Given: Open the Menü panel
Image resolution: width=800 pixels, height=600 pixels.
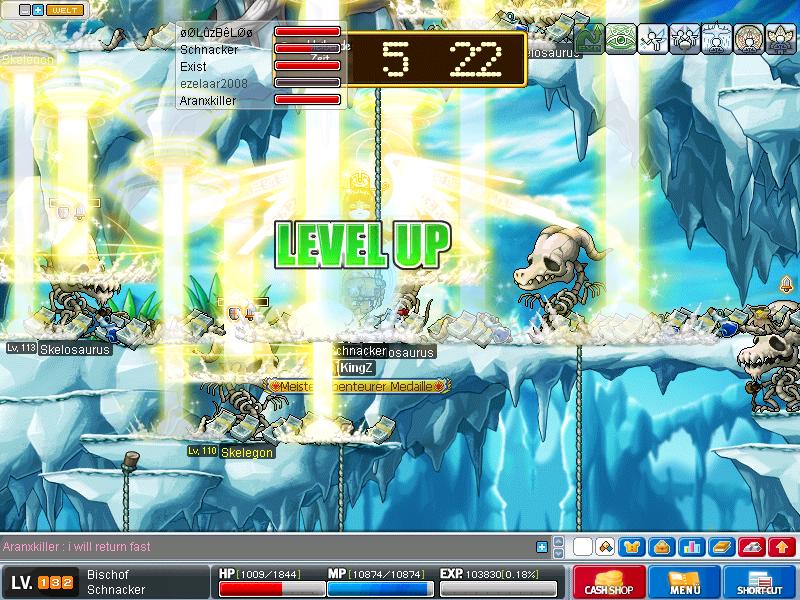Looking at the screenshot, I should pos(685,583).
